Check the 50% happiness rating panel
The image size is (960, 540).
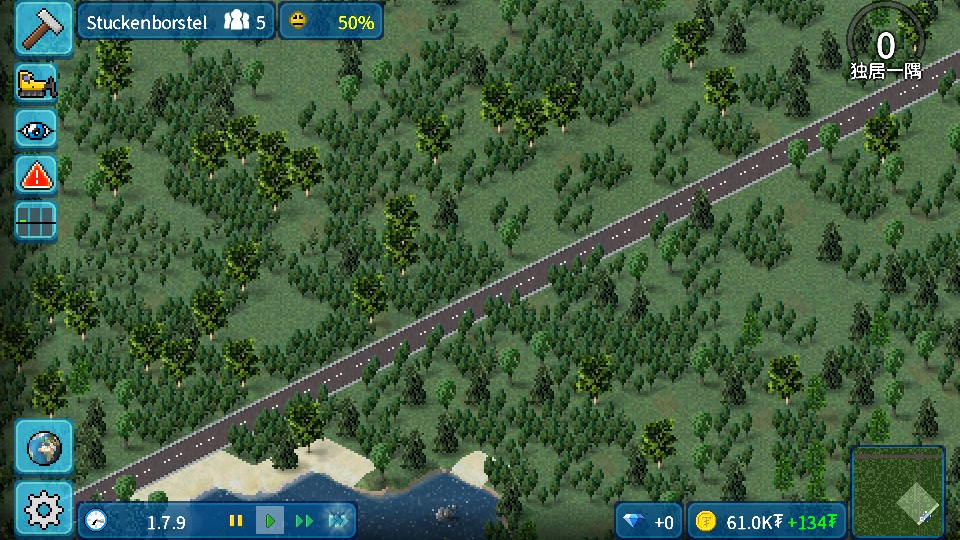coord(330,21)
